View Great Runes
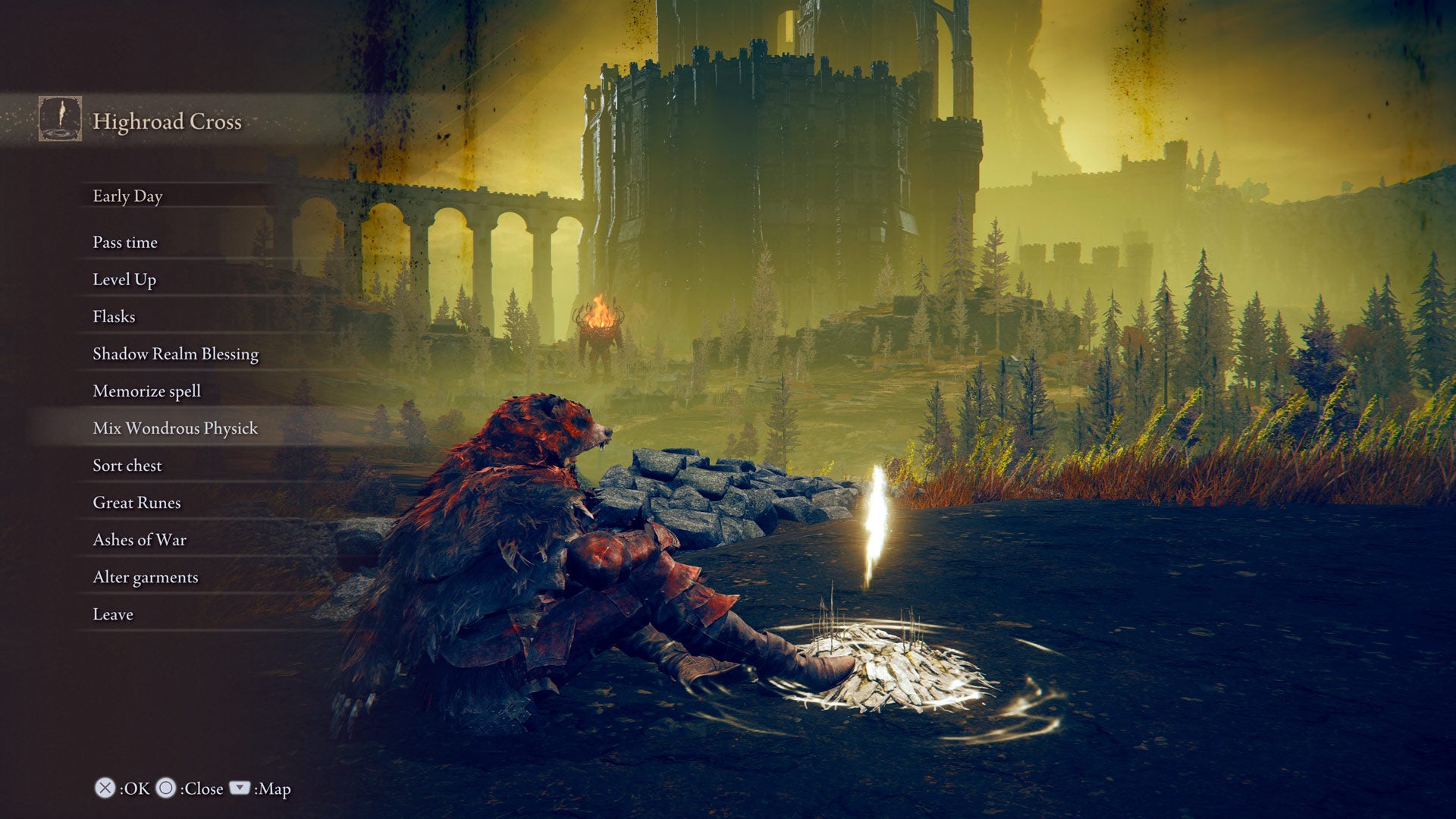This screenshot has height=819, width=1456. pyautogui.click(x=136, y=503)
